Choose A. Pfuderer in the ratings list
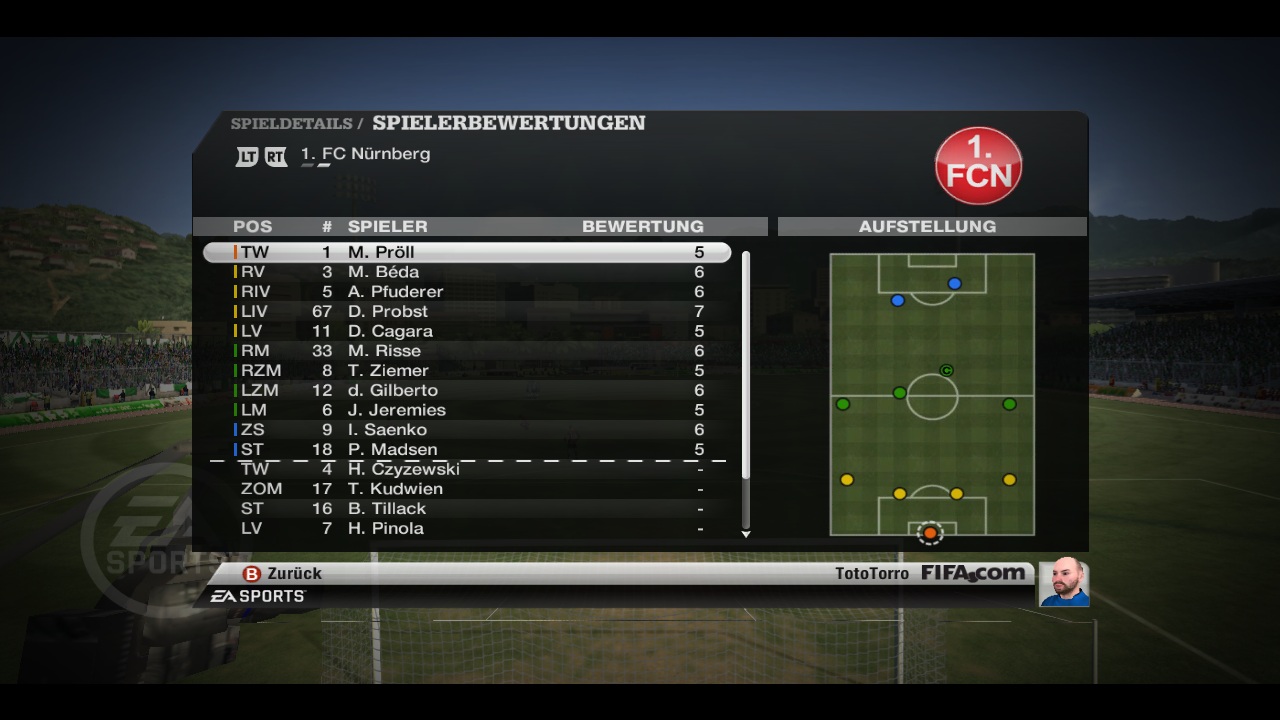This screenshot has width=1280, height=720. pyautogui.click(x=467, y=292)
